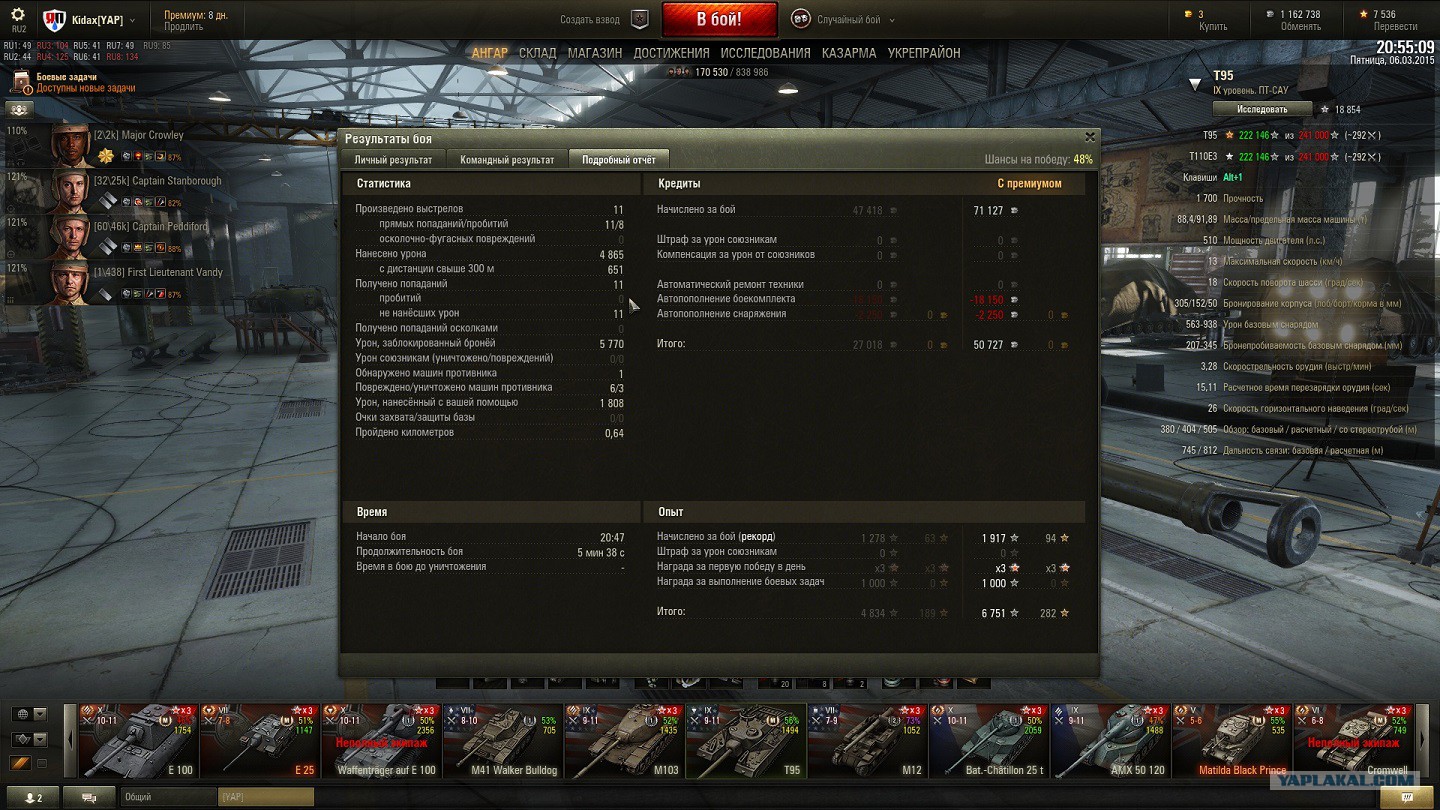The width and height of the screenshot is (1440, 810).
Task: Open the «ИССЛЕДОВАНИЯ» tech tree
Action: point(765,53)
